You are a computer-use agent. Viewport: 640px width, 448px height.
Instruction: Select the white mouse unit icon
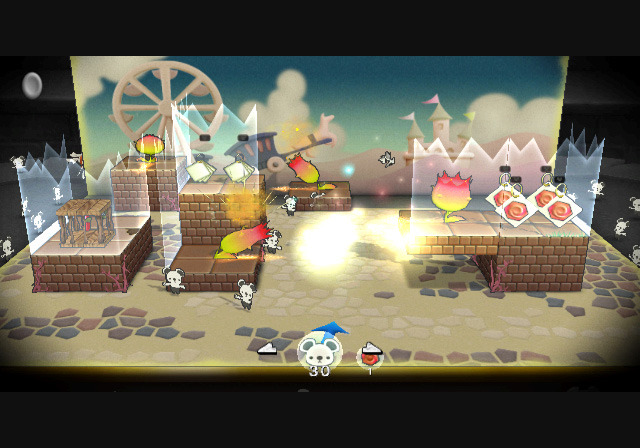coord(319,351)
